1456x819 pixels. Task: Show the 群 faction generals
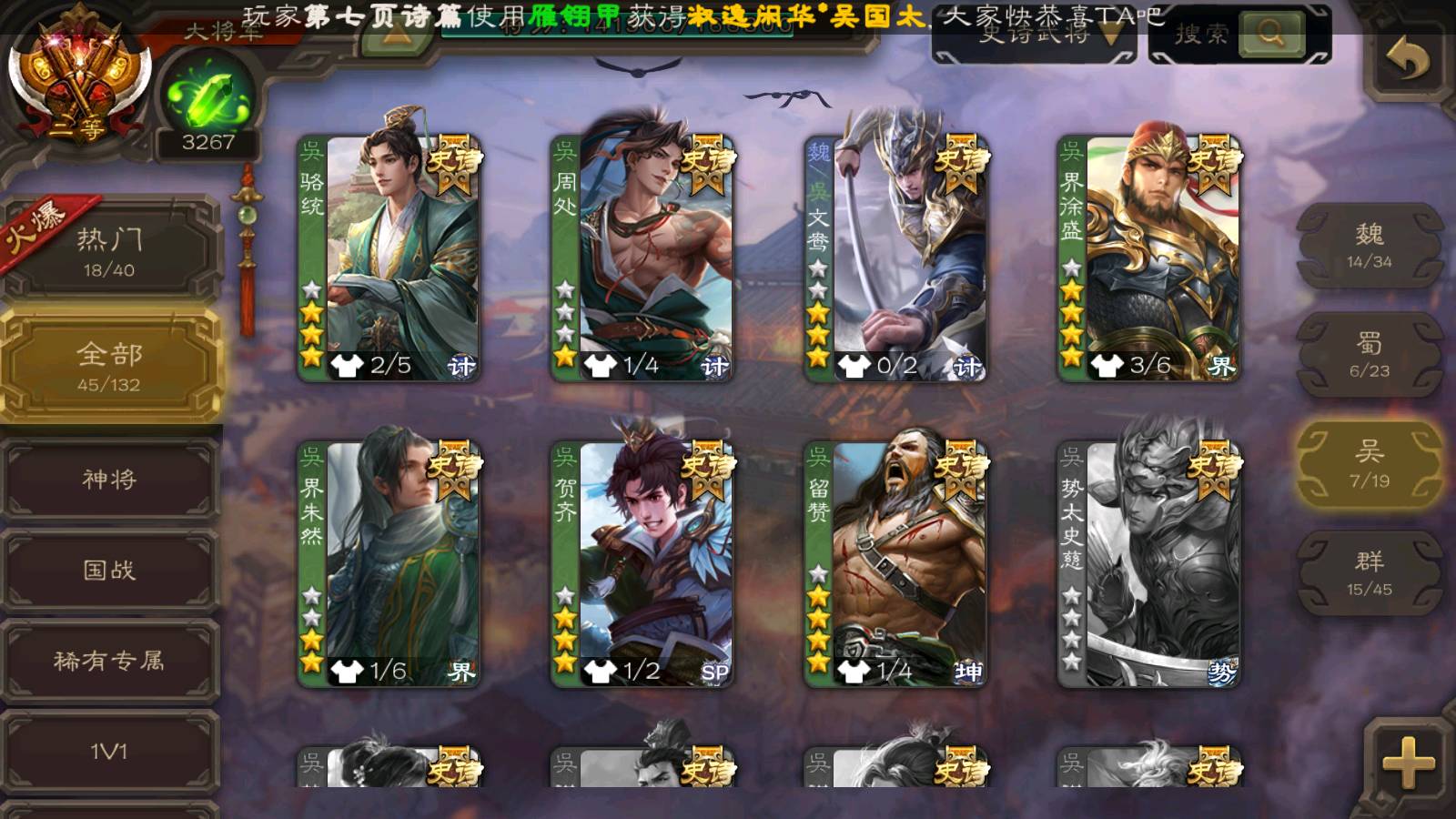coord(1369,573)
